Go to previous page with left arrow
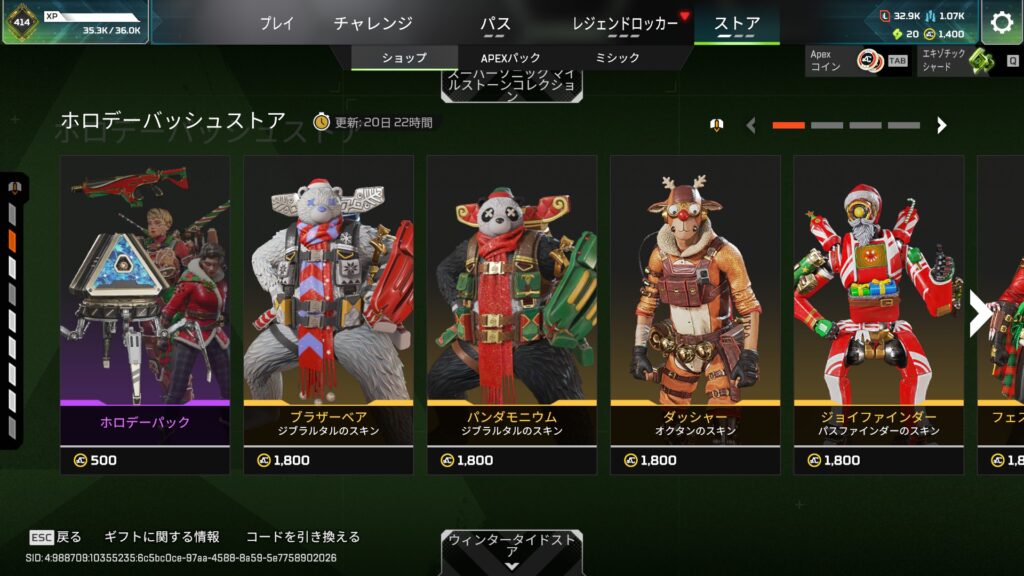 tap(751, 125)
